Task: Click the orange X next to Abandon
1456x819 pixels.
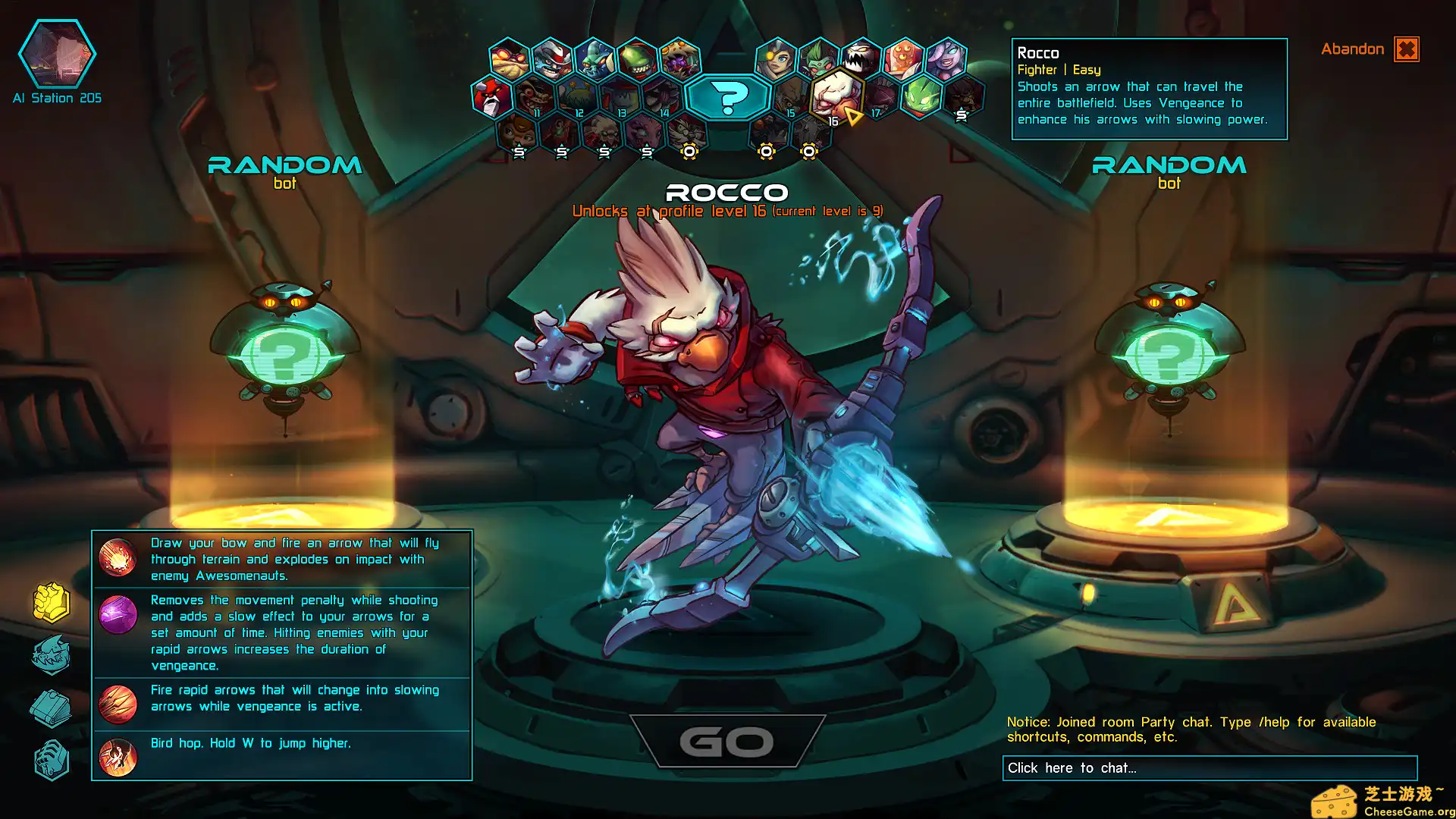Action: [x=1407, y=49]
